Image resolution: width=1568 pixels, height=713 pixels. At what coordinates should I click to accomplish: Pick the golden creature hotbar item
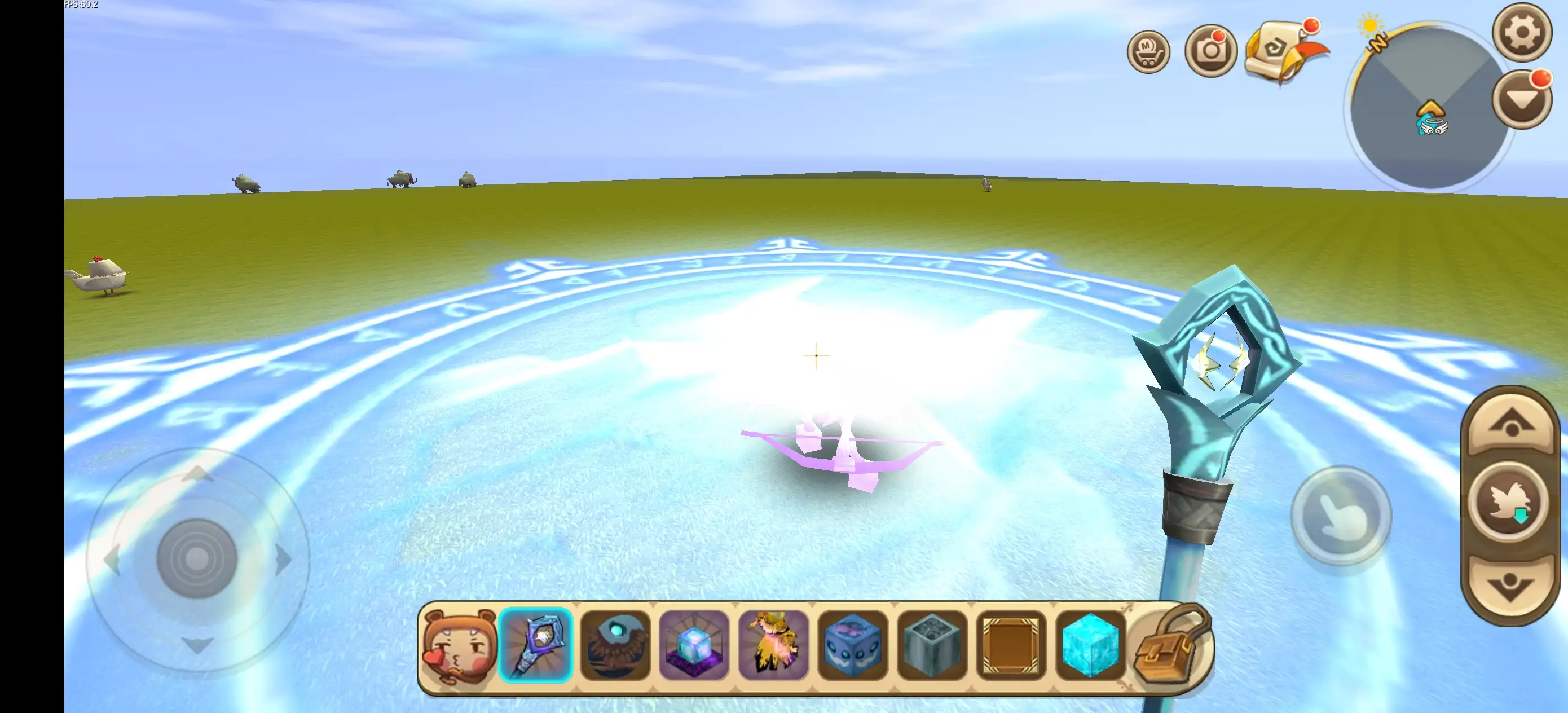click(x=774, y=645)
